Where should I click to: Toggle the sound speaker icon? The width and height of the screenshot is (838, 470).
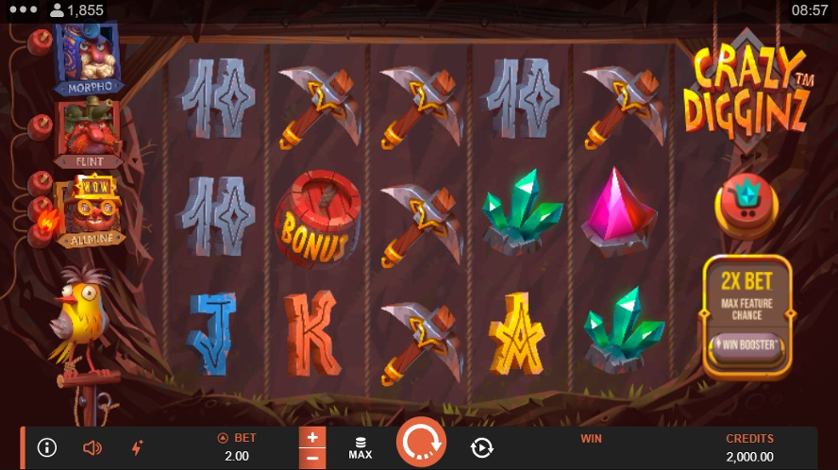92,448
